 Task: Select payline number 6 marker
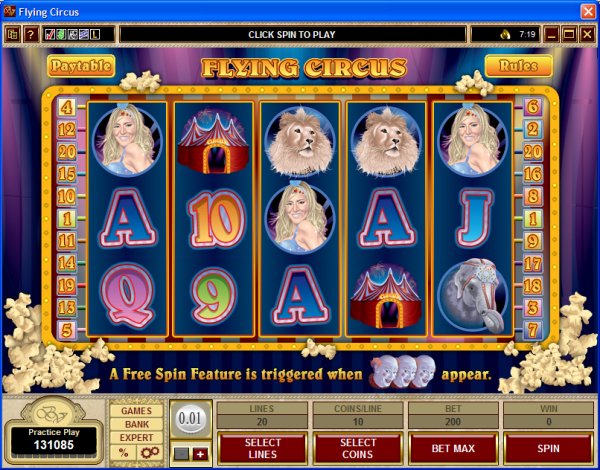click(532, 105)
